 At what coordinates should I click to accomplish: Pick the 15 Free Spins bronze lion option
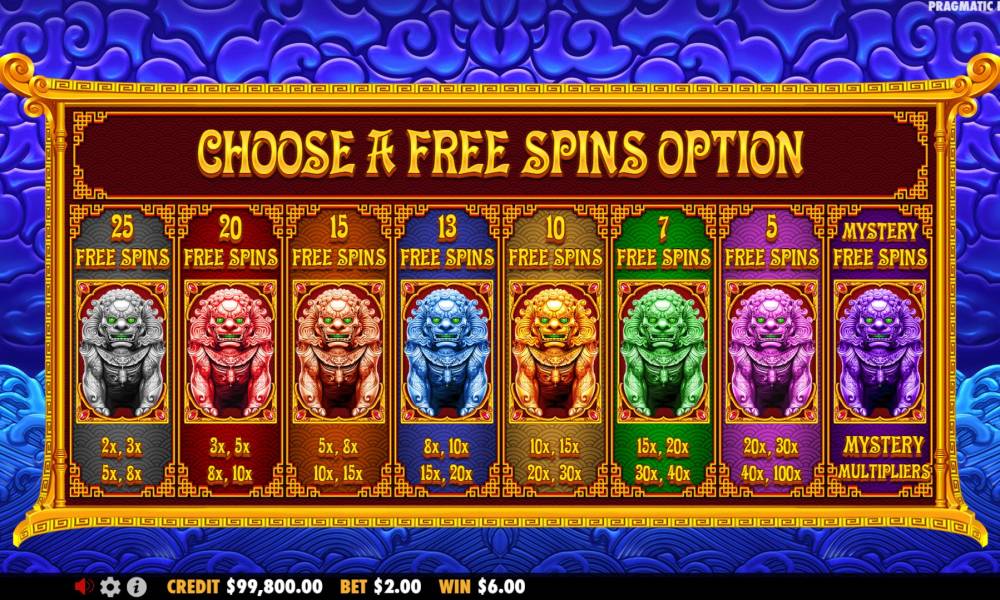tap(338, 350)
